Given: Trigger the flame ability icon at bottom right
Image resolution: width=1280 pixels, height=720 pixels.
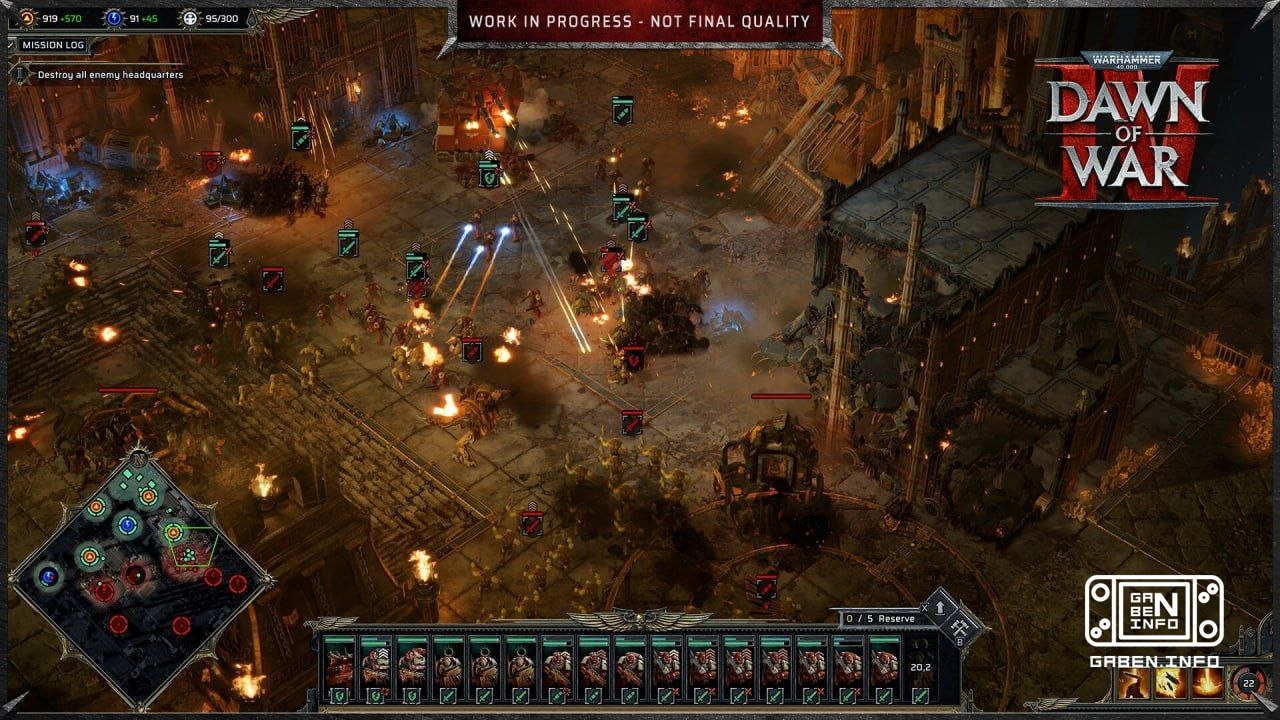Looking at the screenshot, I should 1205,683.
